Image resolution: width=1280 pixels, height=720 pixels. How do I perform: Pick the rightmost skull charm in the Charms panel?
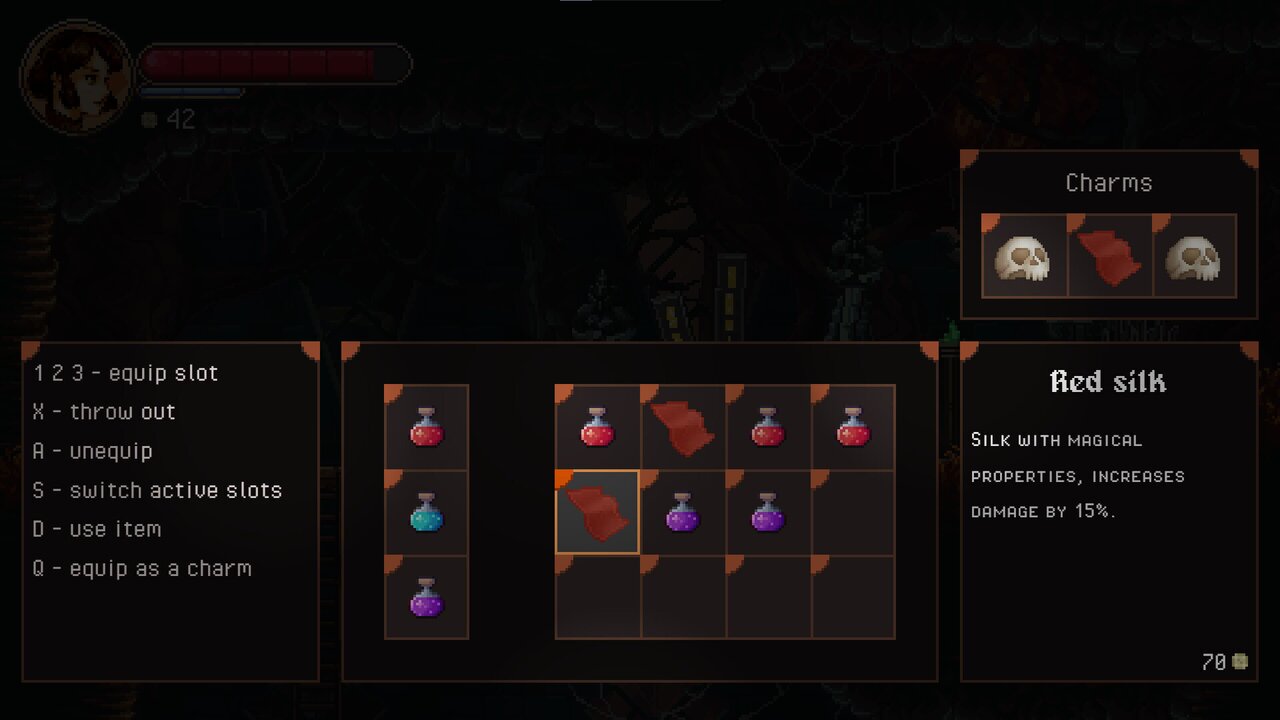[x=1194, y=256]
